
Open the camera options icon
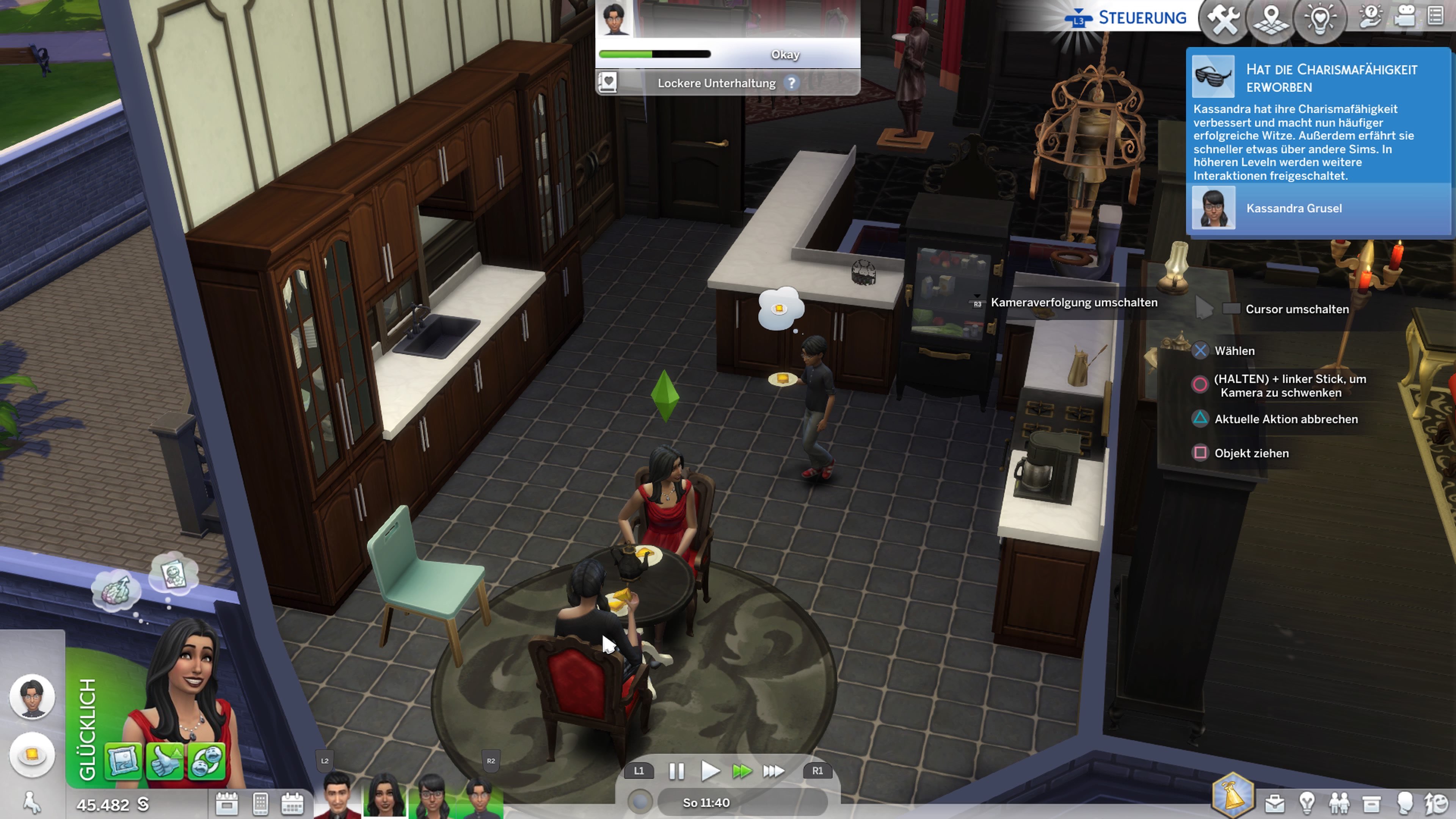(1405, 17)
